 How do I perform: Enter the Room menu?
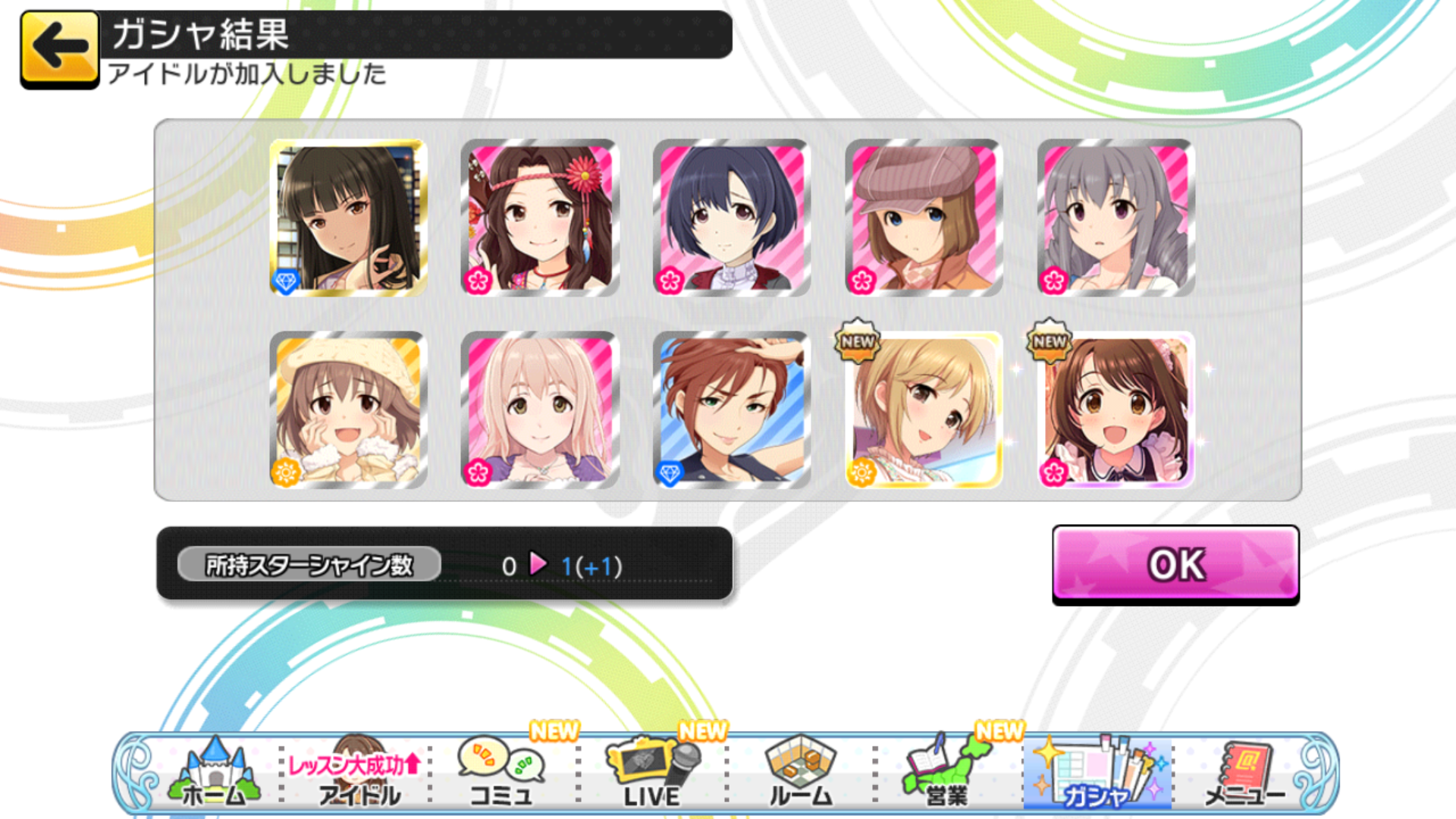point(801,773)
